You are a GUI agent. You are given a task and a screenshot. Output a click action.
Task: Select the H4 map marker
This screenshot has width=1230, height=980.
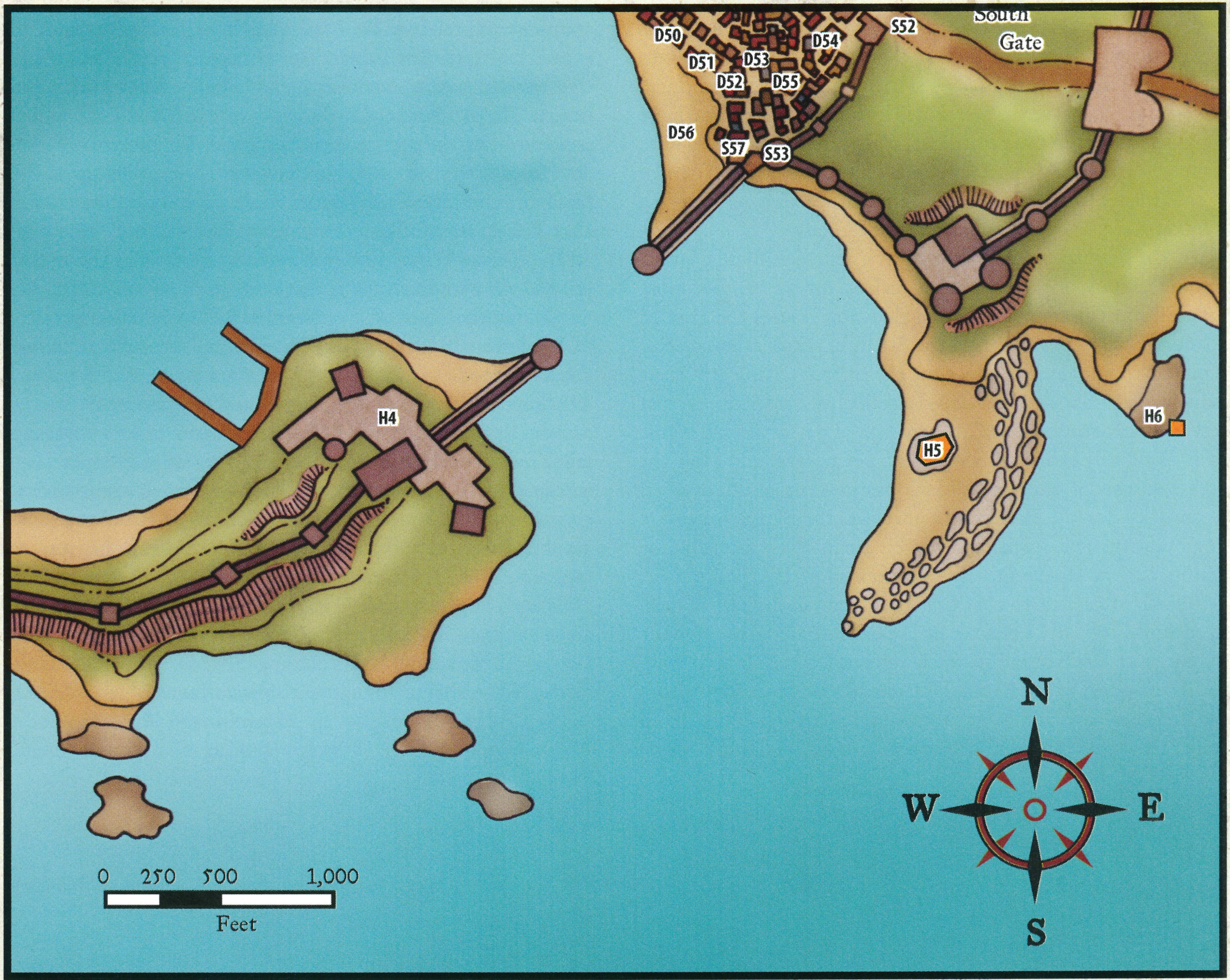387,418
